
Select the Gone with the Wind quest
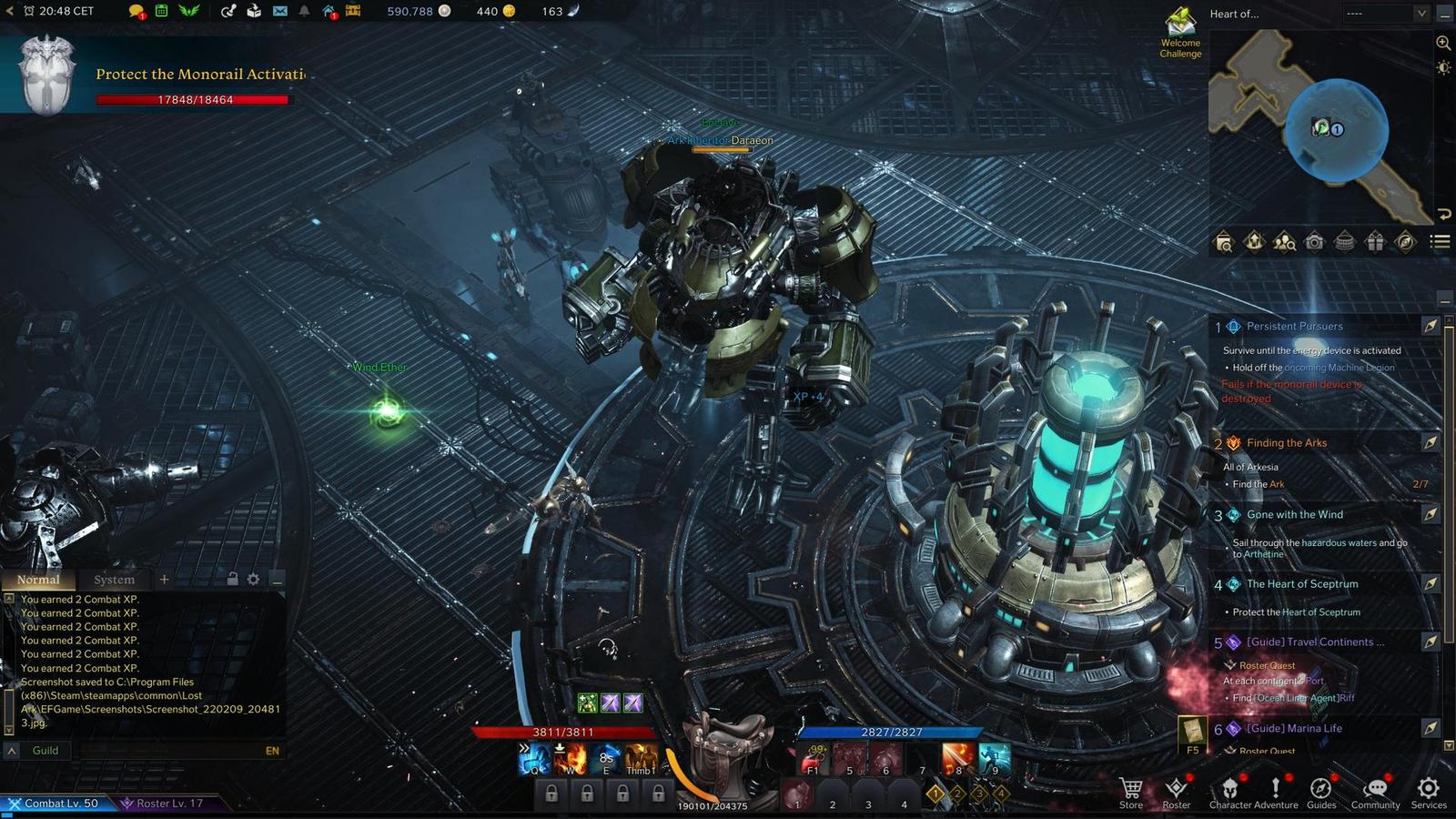(1294, 515)
